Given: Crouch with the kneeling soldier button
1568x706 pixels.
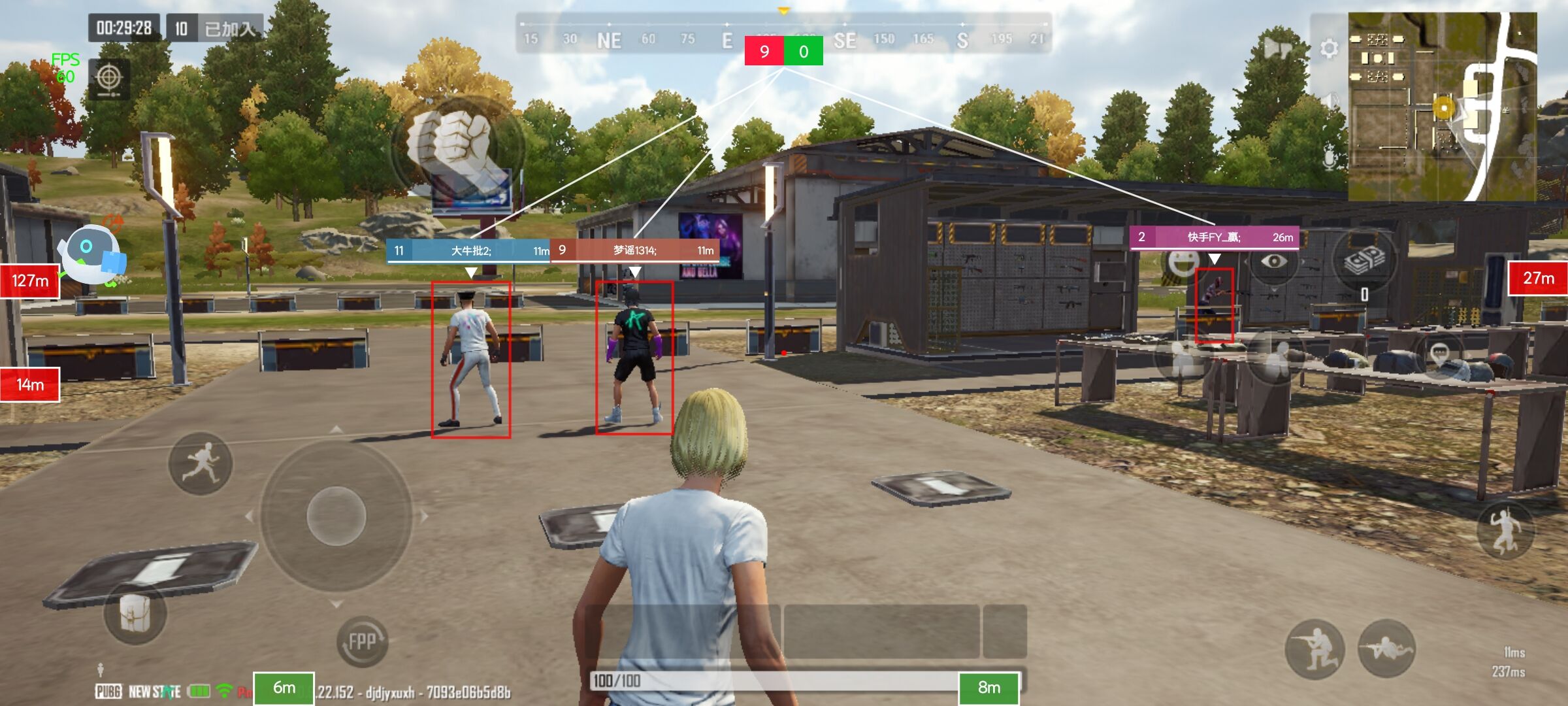Looking at the screenshot, I should coord(1315,649).
